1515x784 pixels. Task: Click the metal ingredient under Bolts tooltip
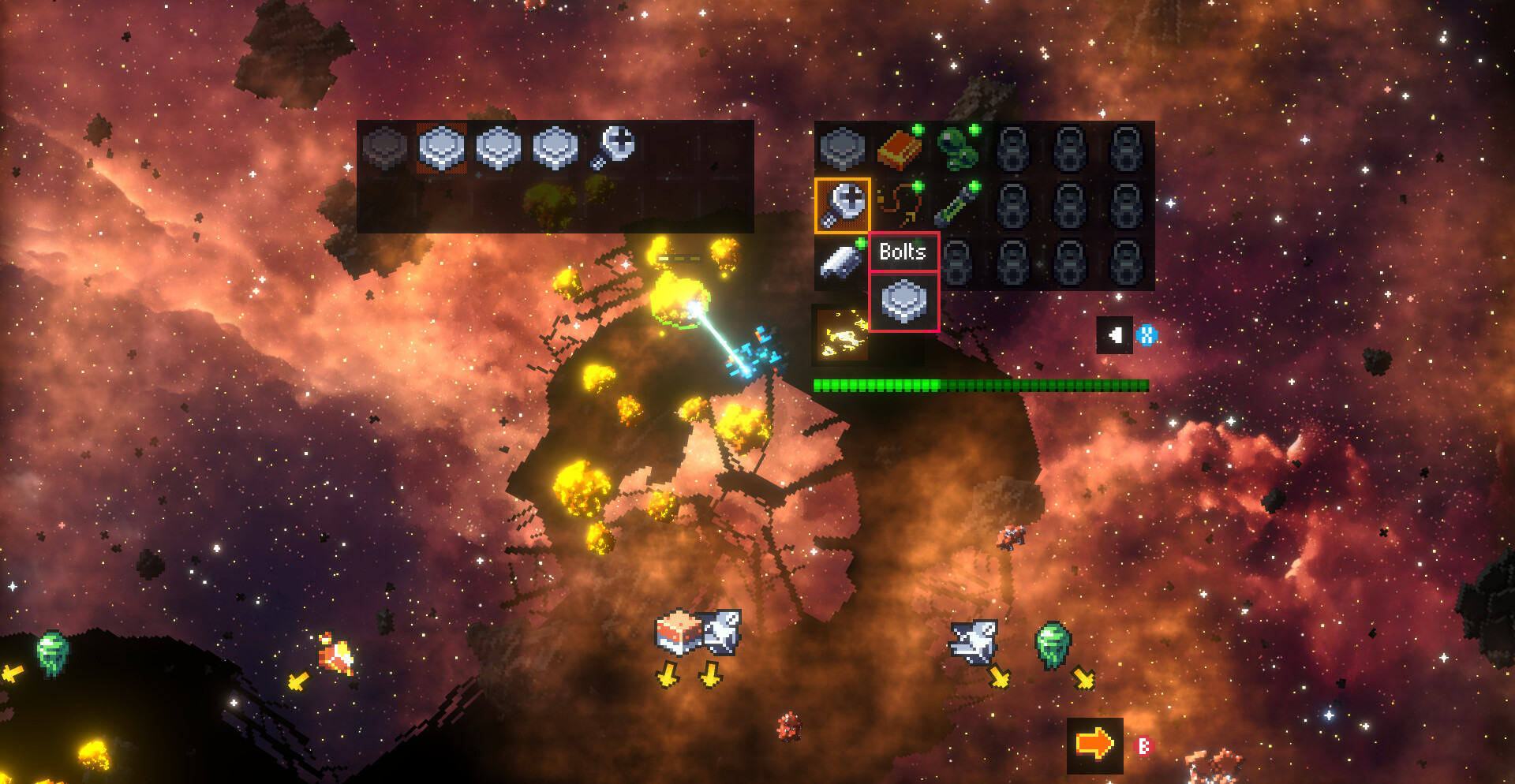pyautogui.click(x=903, y=302)
